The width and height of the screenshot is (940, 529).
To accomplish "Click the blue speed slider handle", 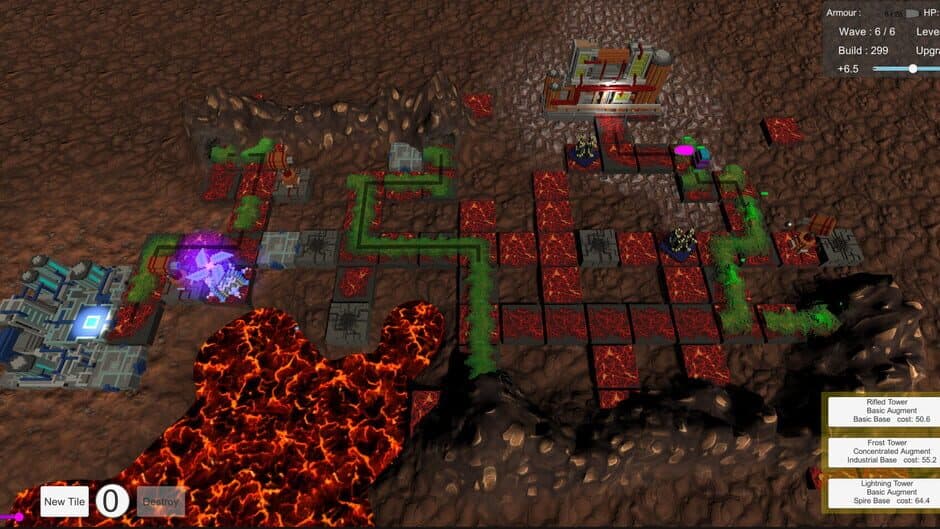I will coord(912,68).
